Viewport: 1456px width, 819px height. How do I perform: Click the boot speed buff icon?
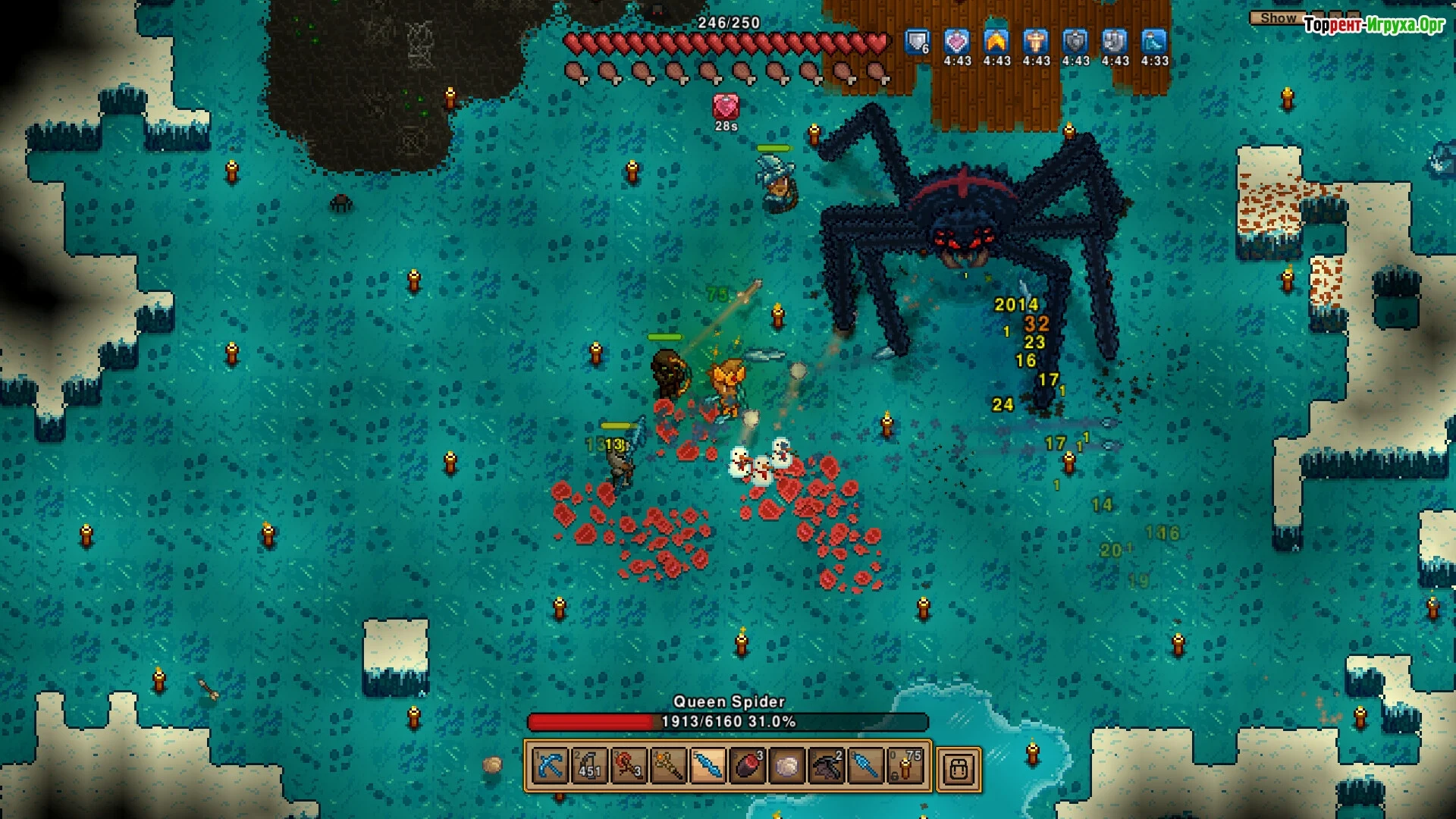click(1154, 42)
